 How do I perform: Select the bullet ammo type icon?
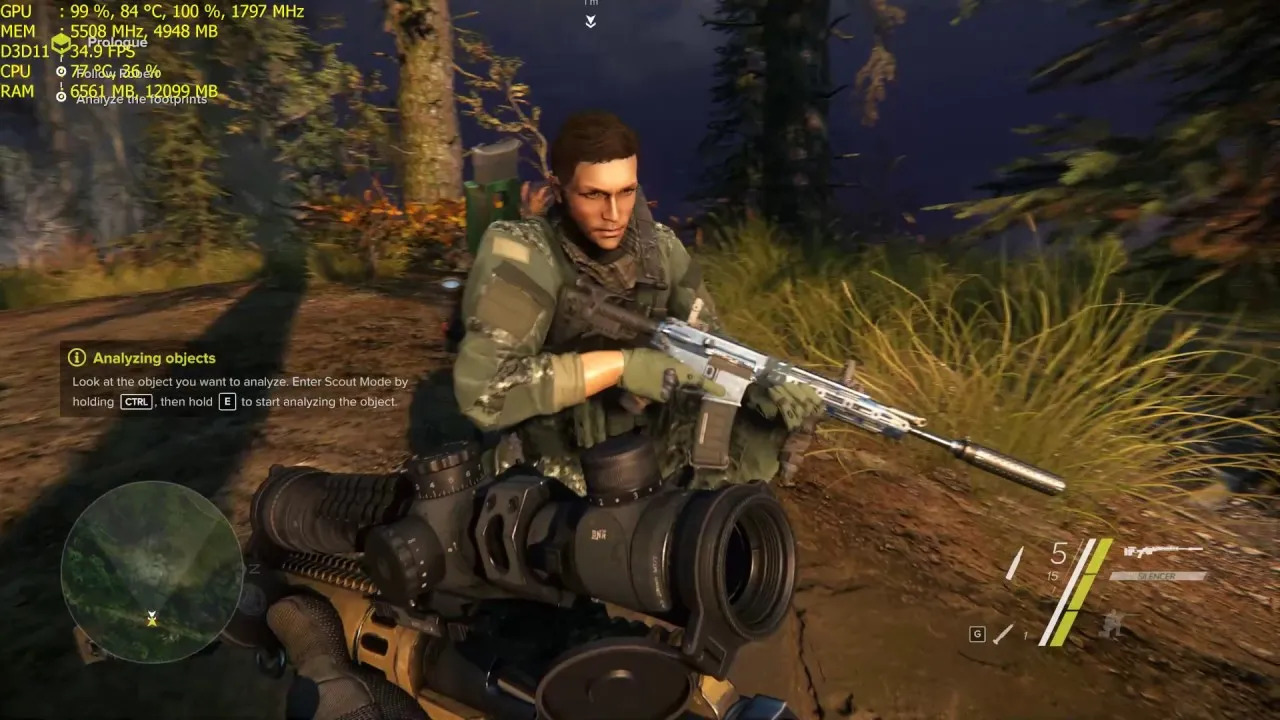click(x=1014, y=564)
